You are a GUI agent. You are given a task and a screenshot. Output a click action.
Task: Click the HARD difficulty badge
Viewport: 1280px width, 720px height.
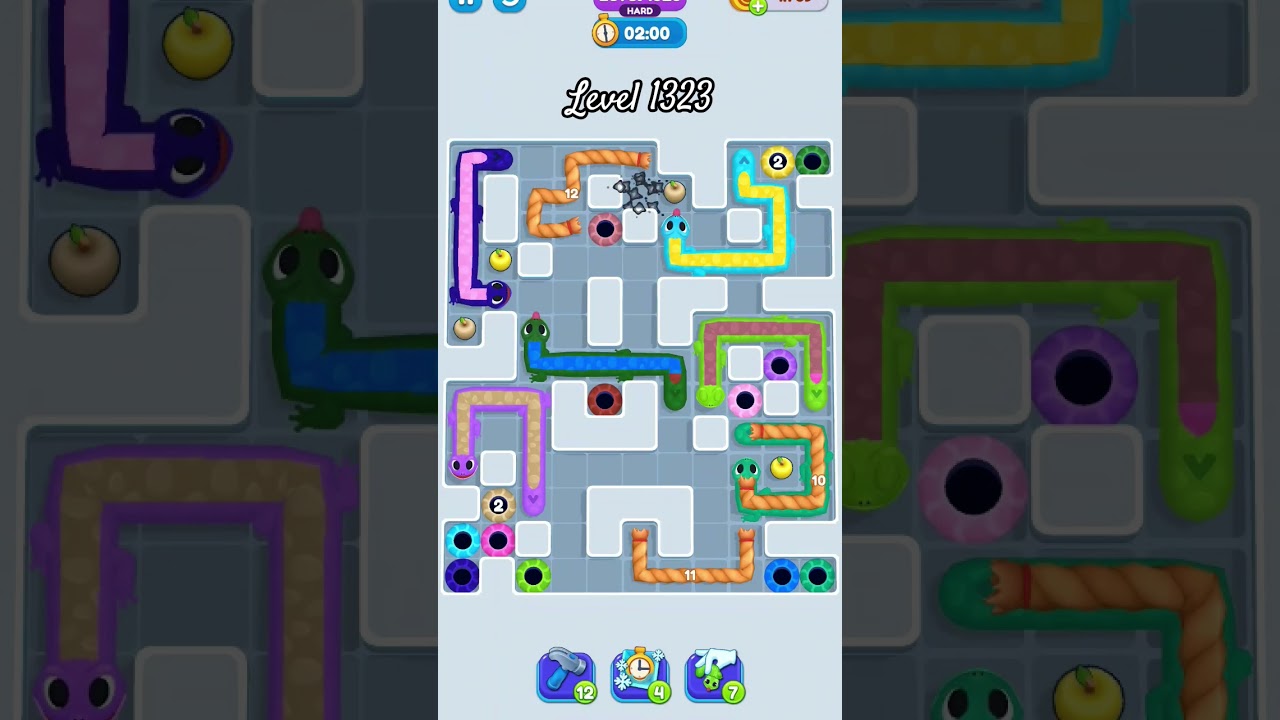tap(639, 9)
